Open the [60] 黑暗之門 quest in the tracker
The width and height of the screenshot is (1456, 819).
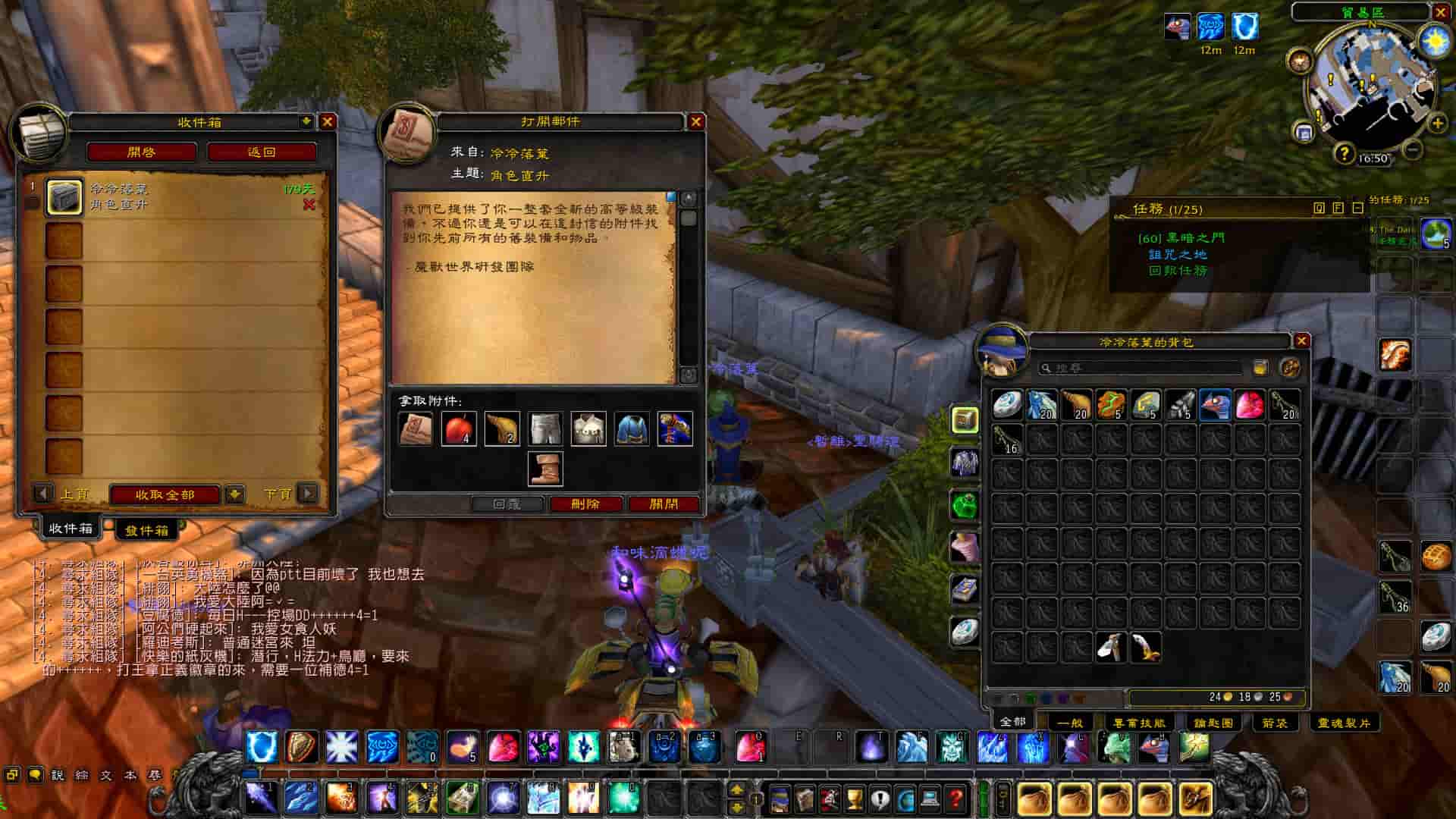(x=1181, y=238)
